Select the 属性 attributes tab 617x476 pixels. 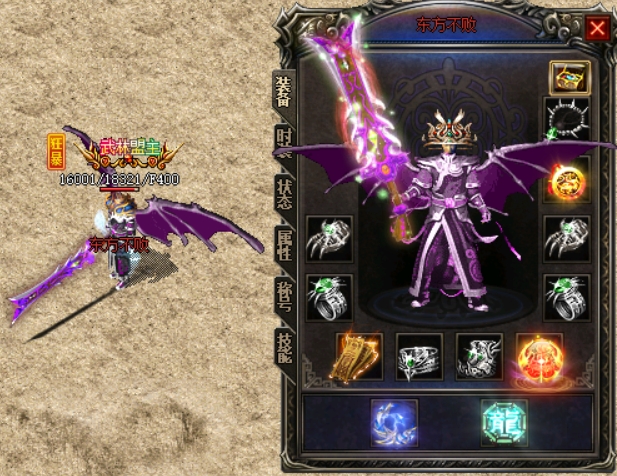(x=284, y=243)
